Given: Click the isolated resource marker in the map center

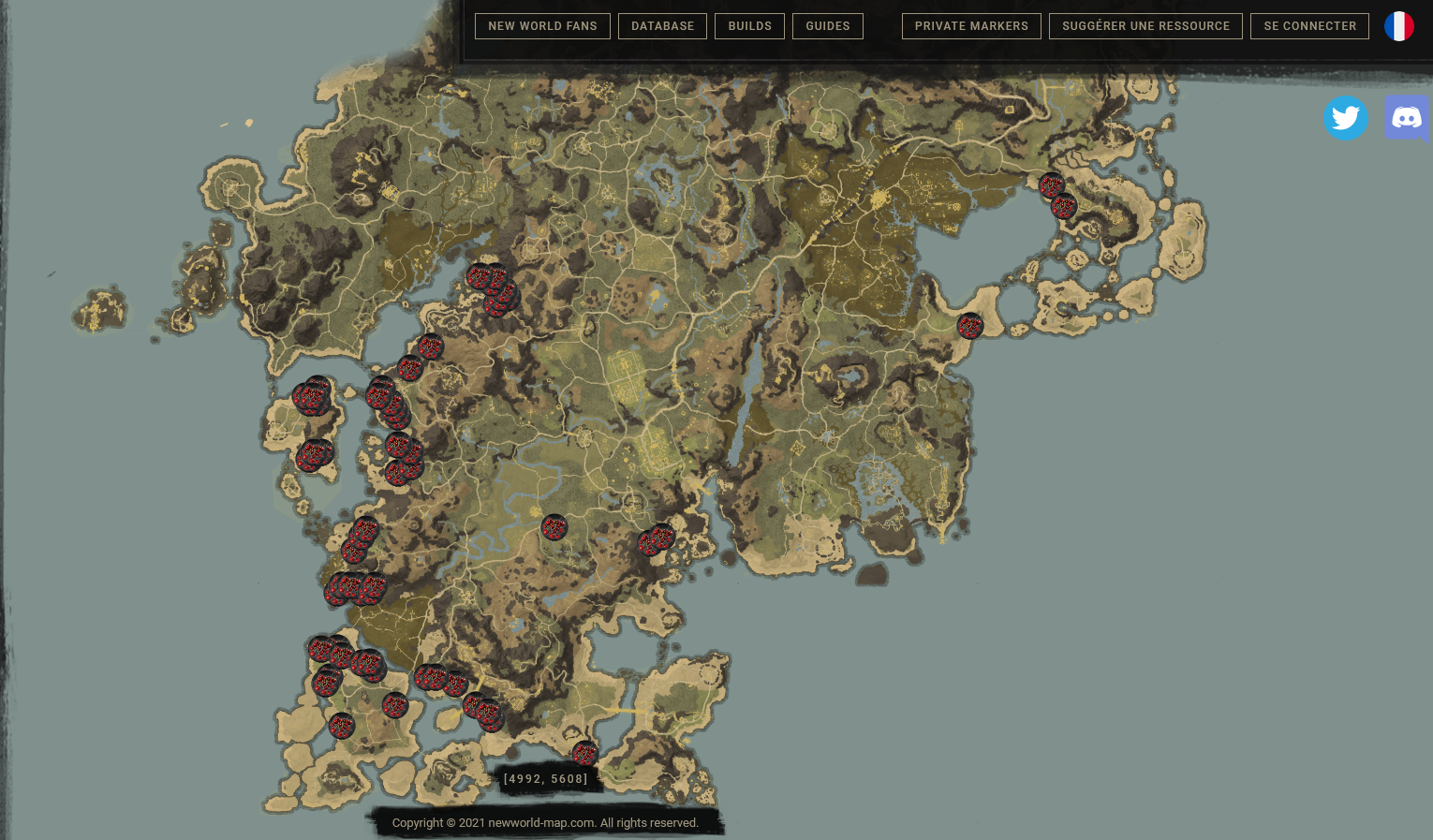Looking at the screenshot, I should pos(554,527).
